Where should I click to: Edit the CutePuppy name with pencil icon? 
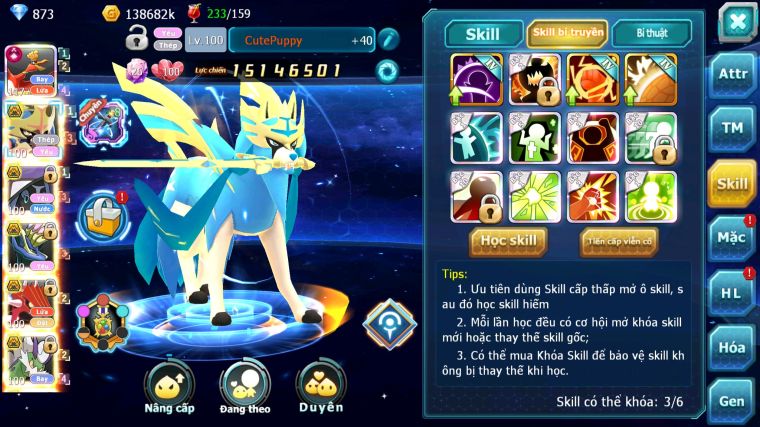click(x=387, y=40)
